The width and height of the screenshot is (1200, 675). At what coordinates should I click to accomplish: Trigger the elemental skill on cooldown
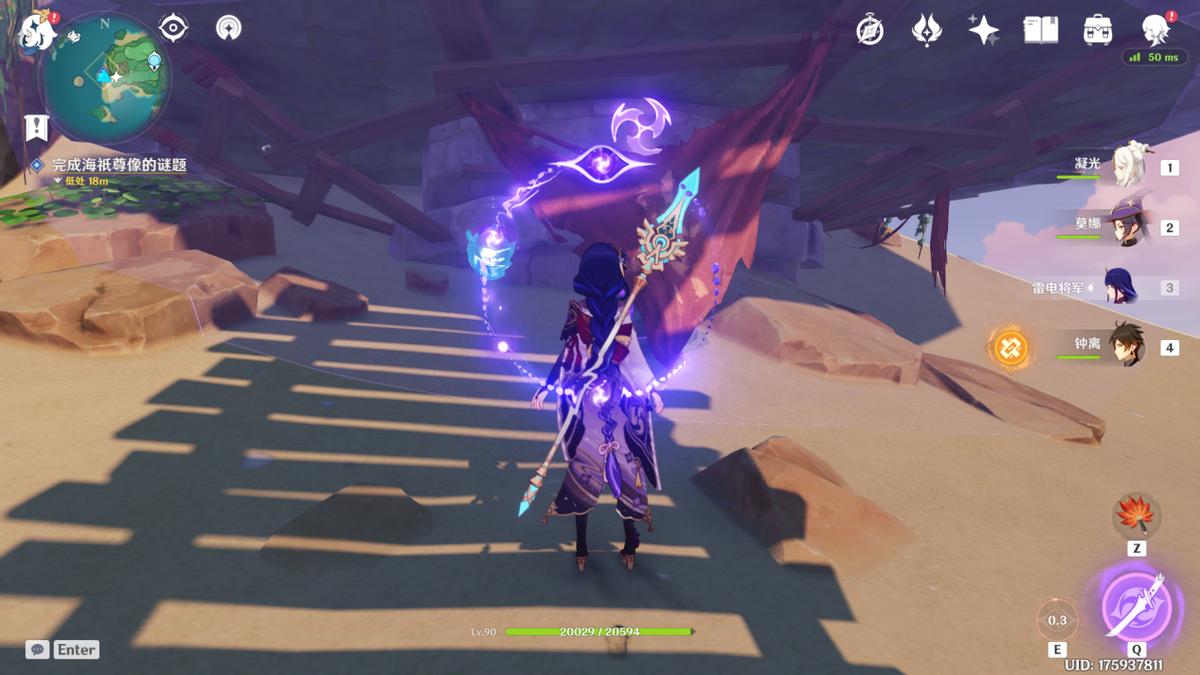click(1057, 620)
